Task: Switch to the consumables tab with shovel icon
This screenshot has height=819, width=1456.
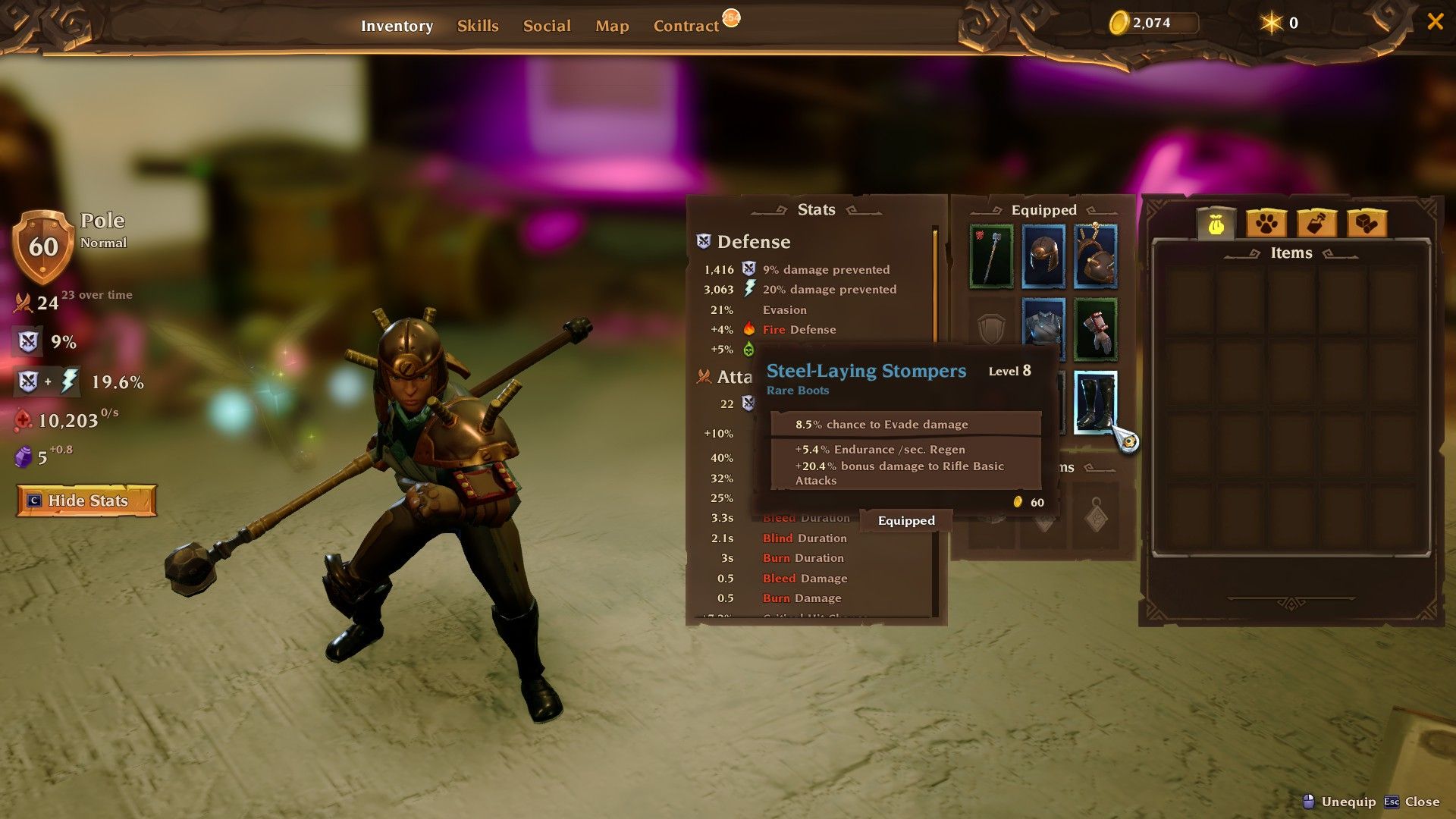Action: point(1317,223)
